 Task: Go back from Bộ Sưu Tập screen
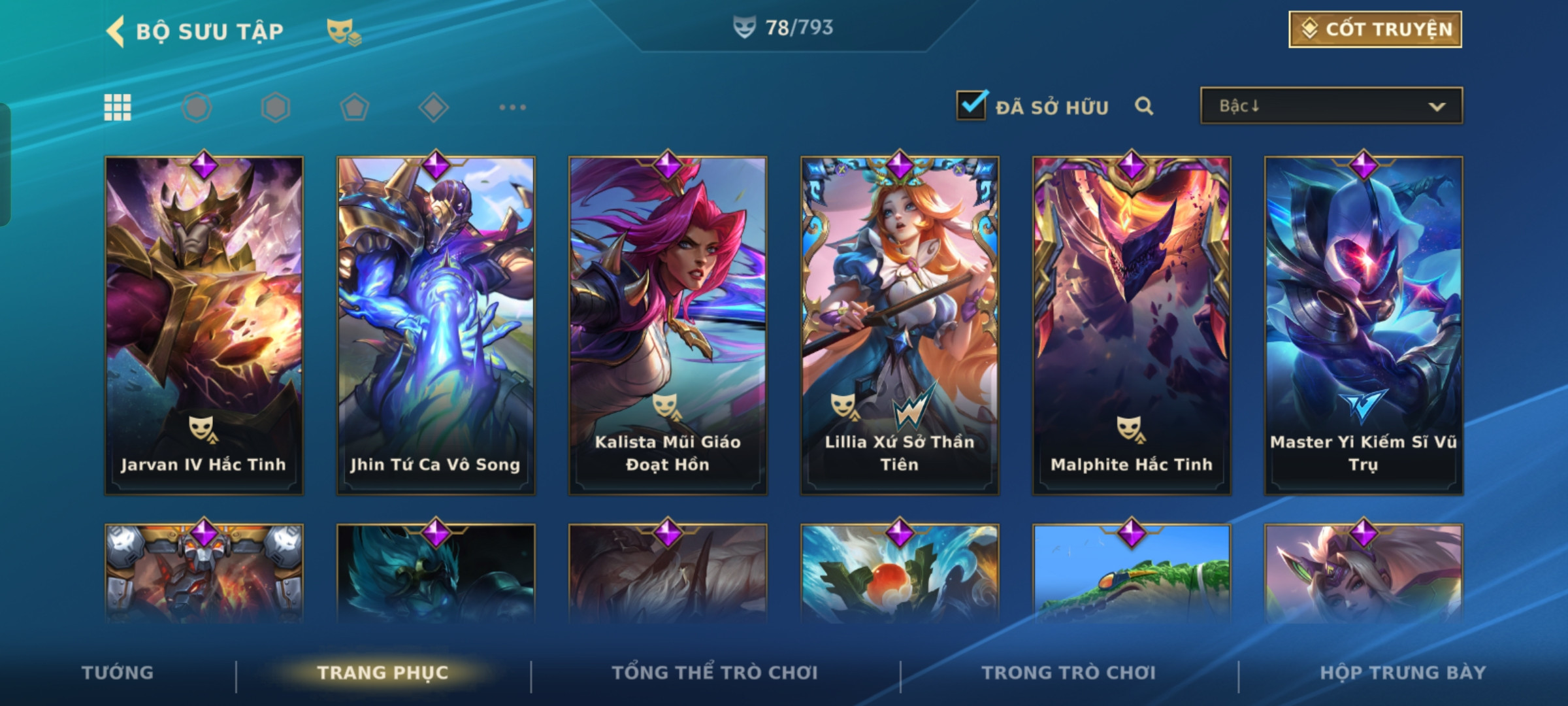coord(116,31)
